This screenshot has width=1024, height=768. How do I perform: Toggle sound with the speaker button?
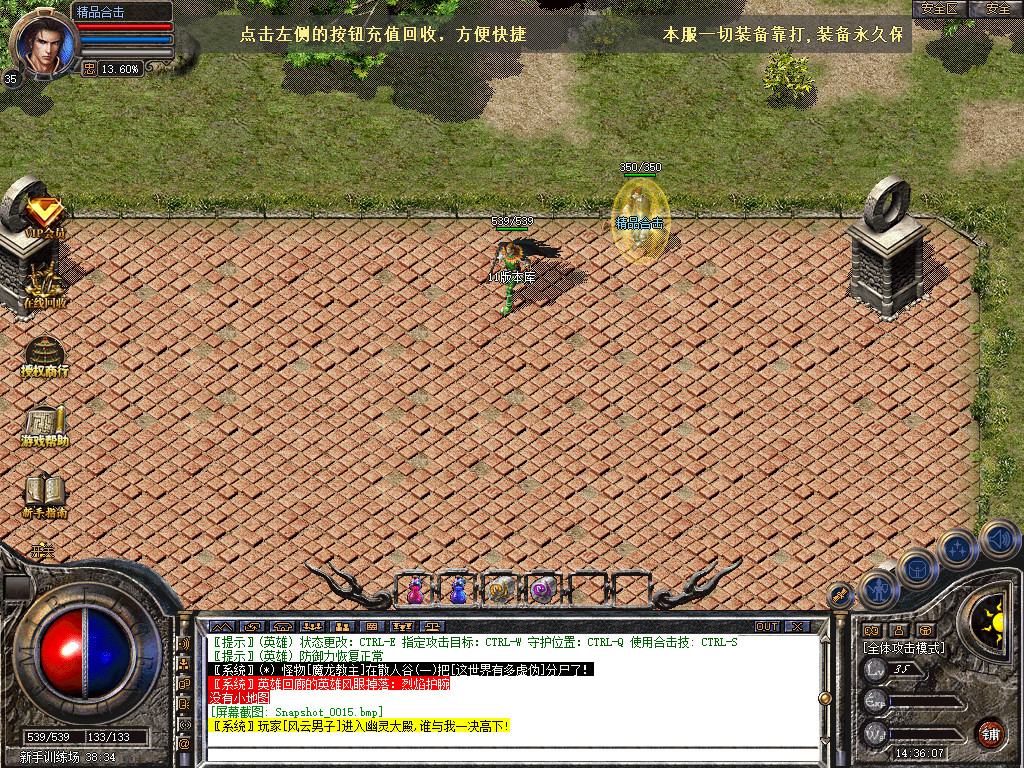[999, 540]
